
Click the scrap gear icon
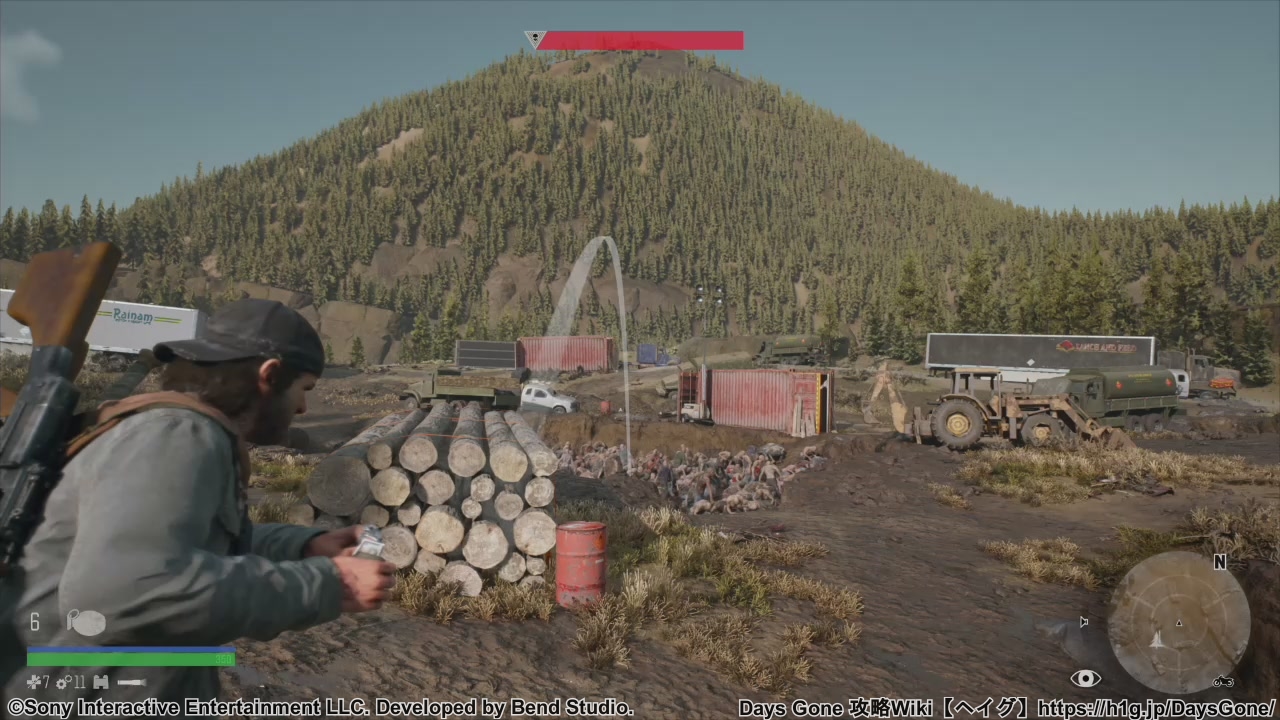click(62, 682)
